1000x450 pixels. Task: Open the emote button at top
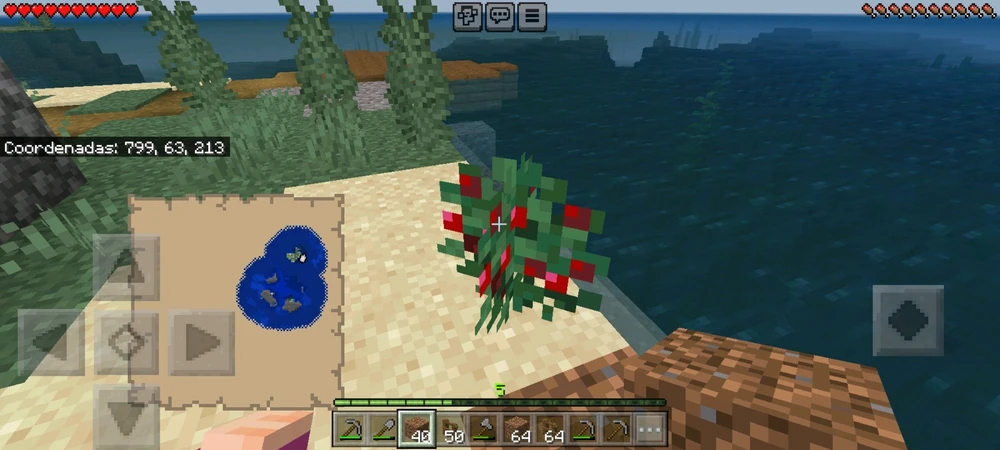(467, 16)
